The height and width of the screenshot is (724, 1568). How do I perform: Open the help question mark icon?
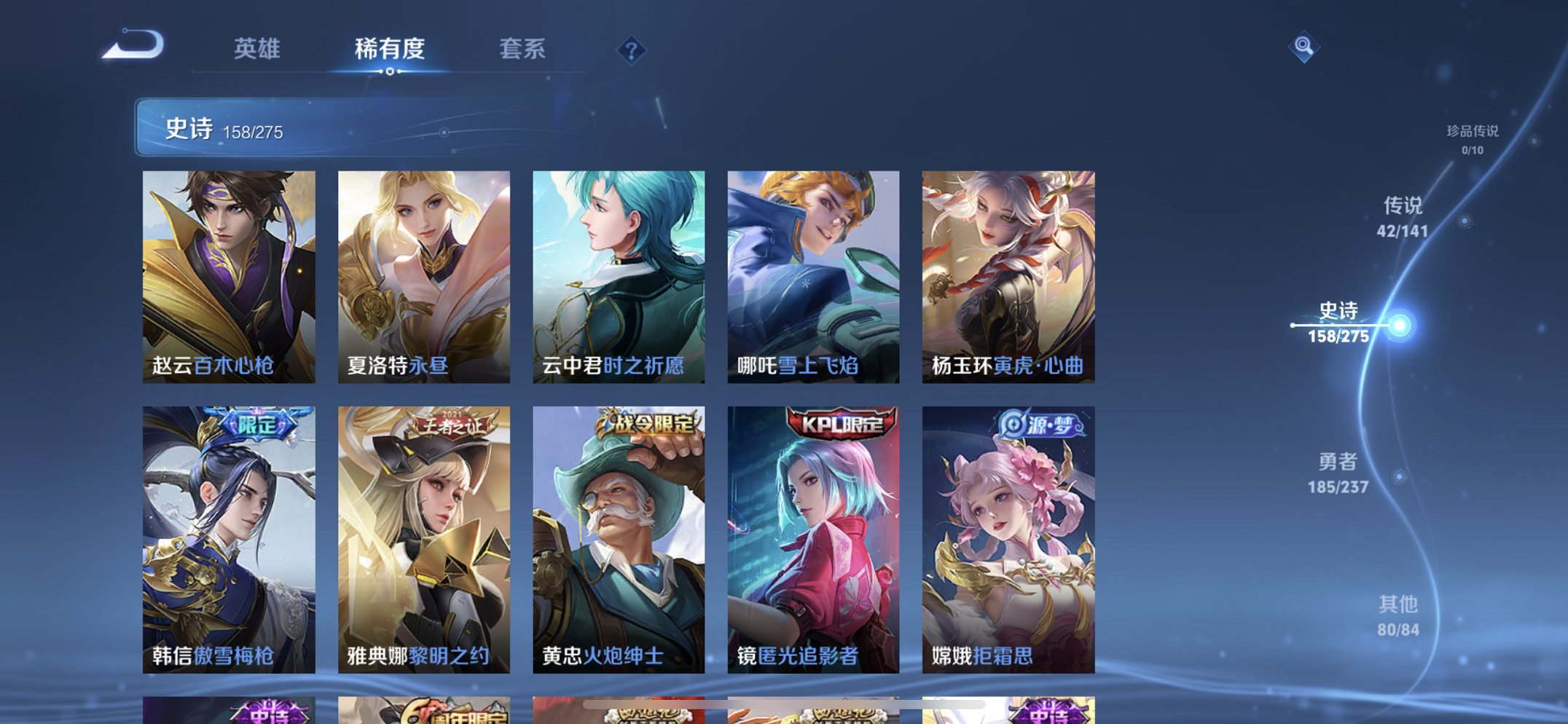631,50
